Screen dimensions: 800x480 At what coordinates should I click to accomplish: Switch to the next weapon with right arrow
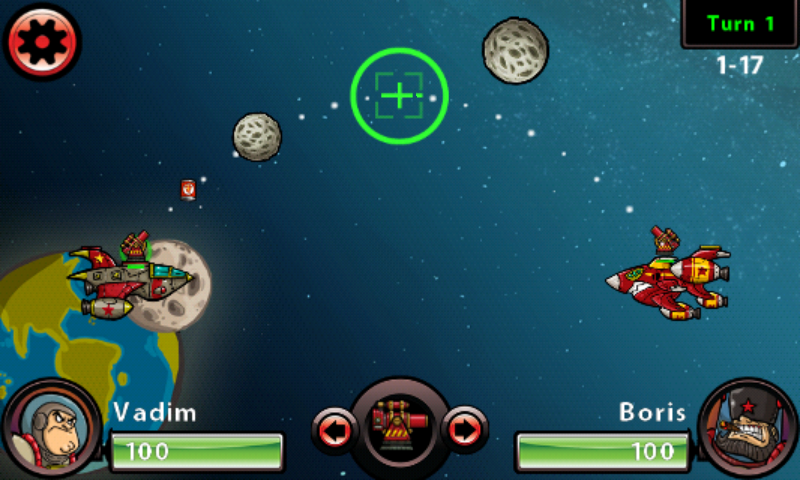(464, 431)
